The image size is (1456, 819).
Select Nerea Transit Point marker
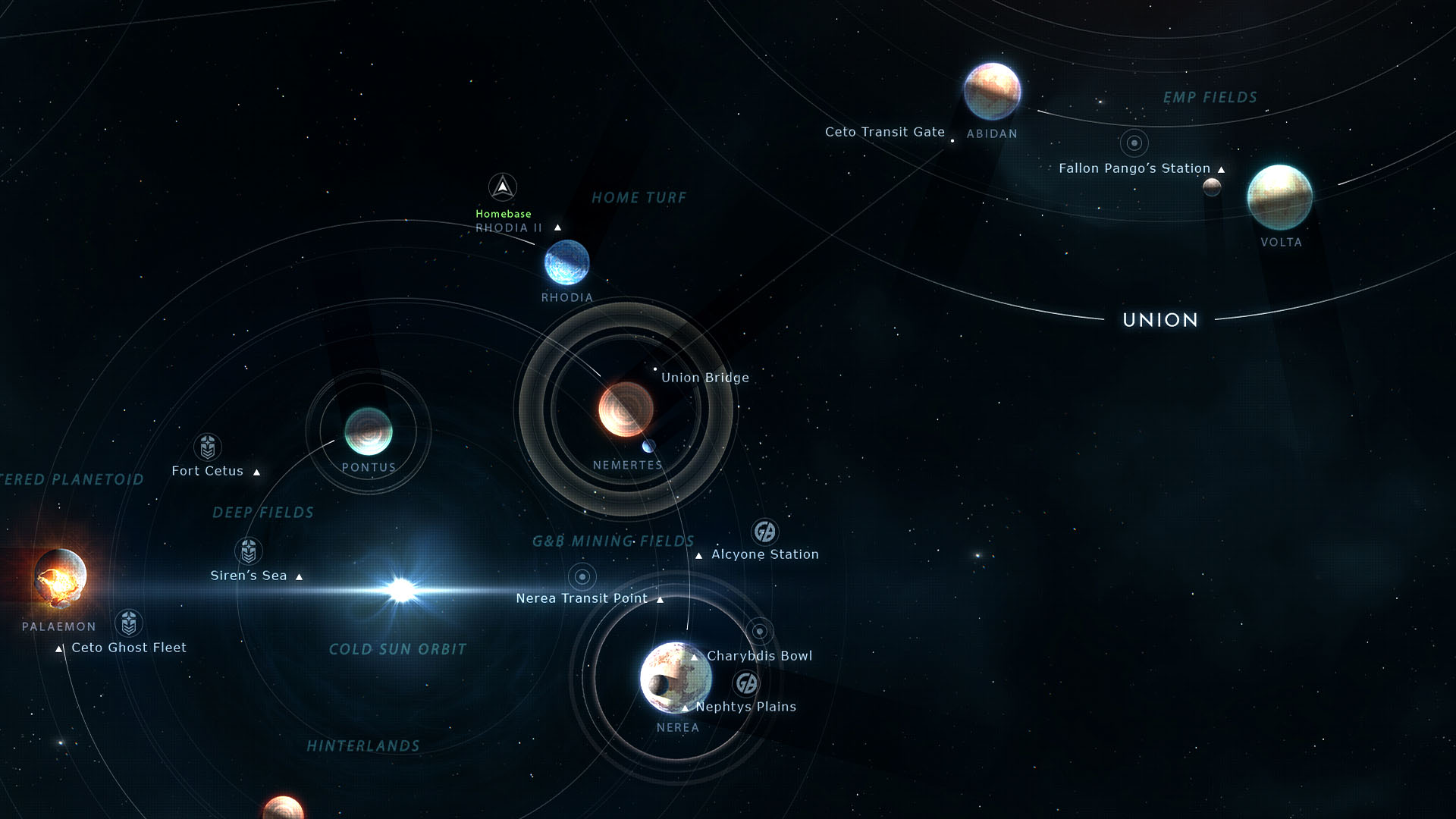[582, 577]
